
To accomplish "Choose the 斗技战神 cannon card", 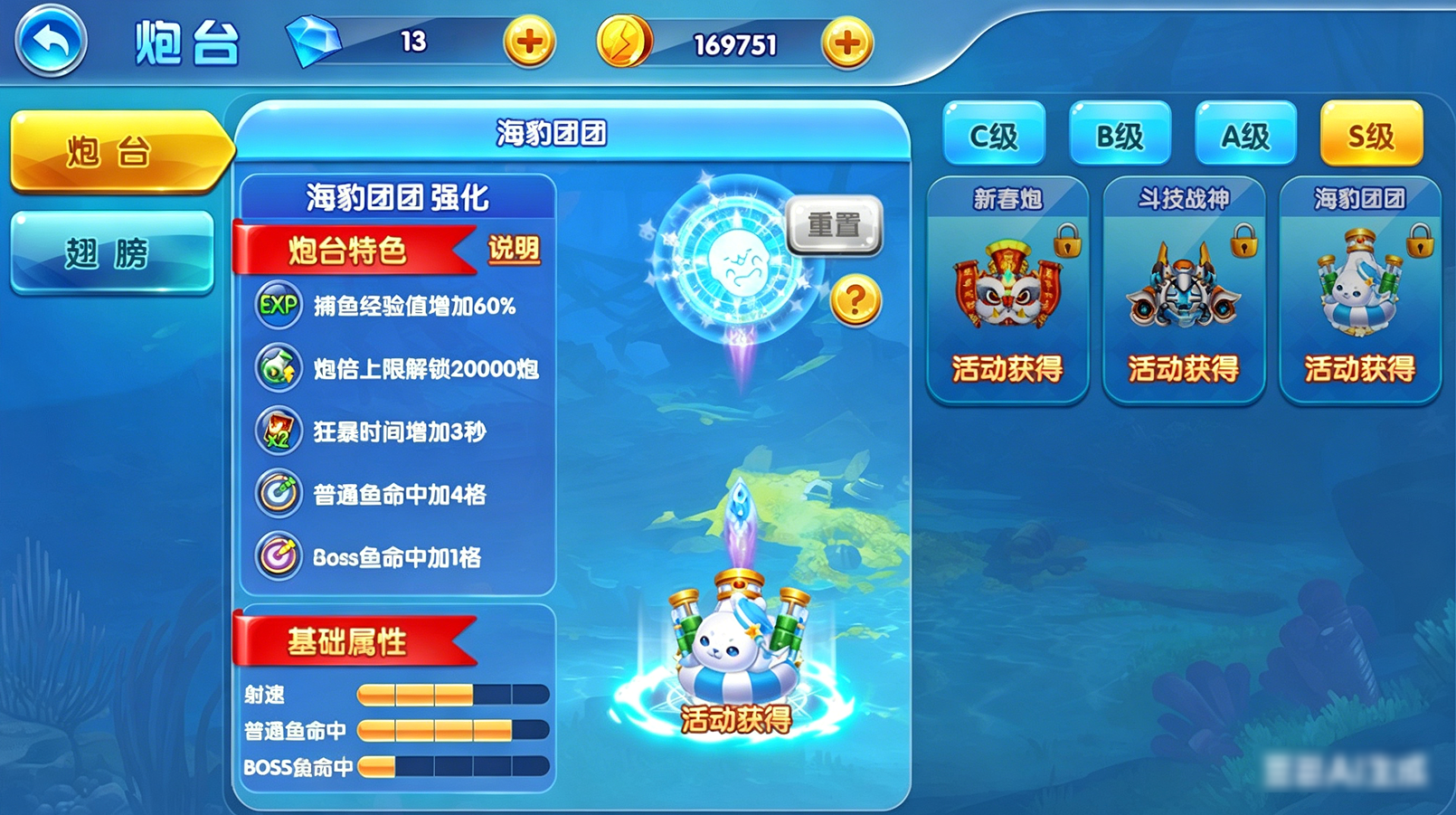I will click(1183, 289).
